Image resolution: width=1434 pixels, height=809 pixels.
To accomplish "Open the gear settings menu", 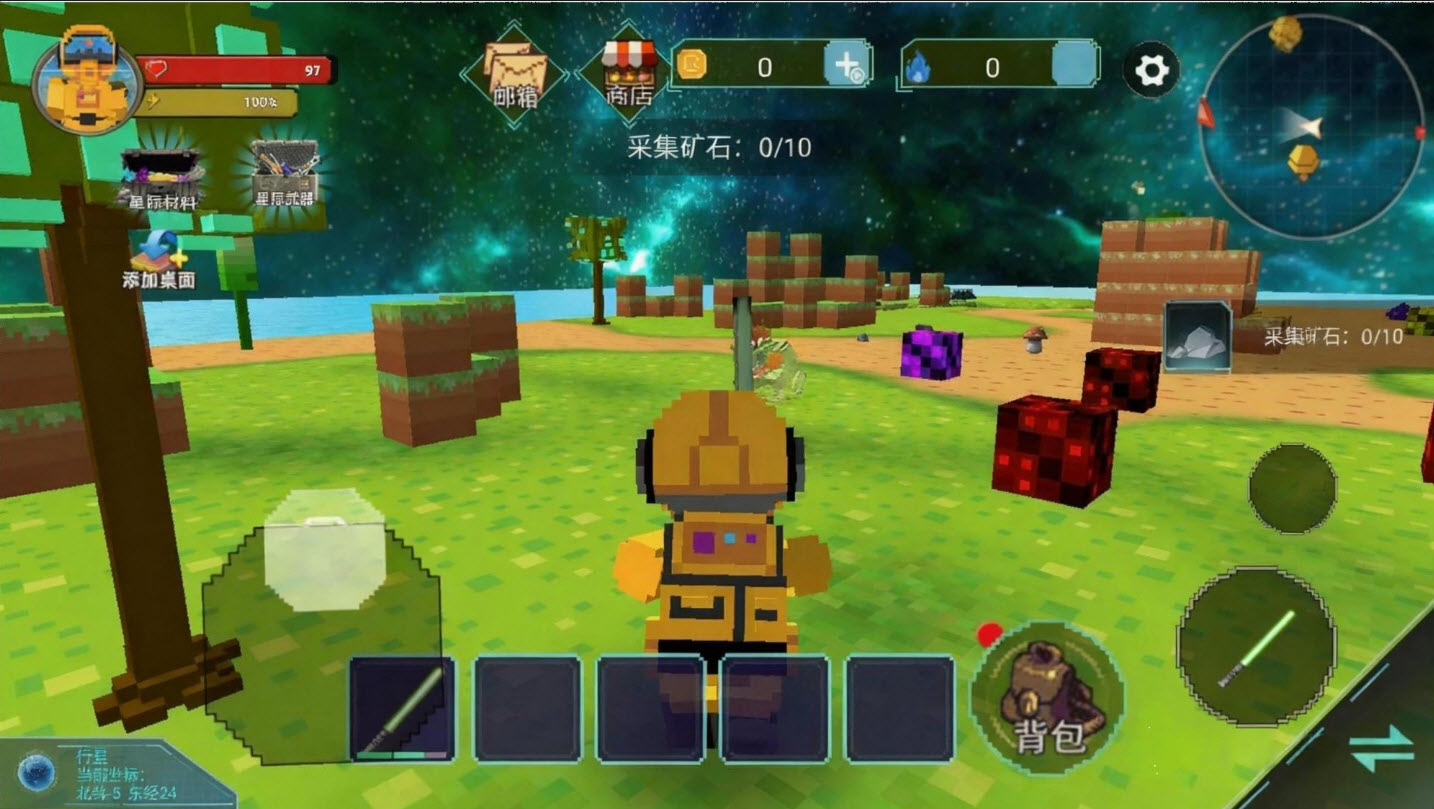I will [1151, 70].
